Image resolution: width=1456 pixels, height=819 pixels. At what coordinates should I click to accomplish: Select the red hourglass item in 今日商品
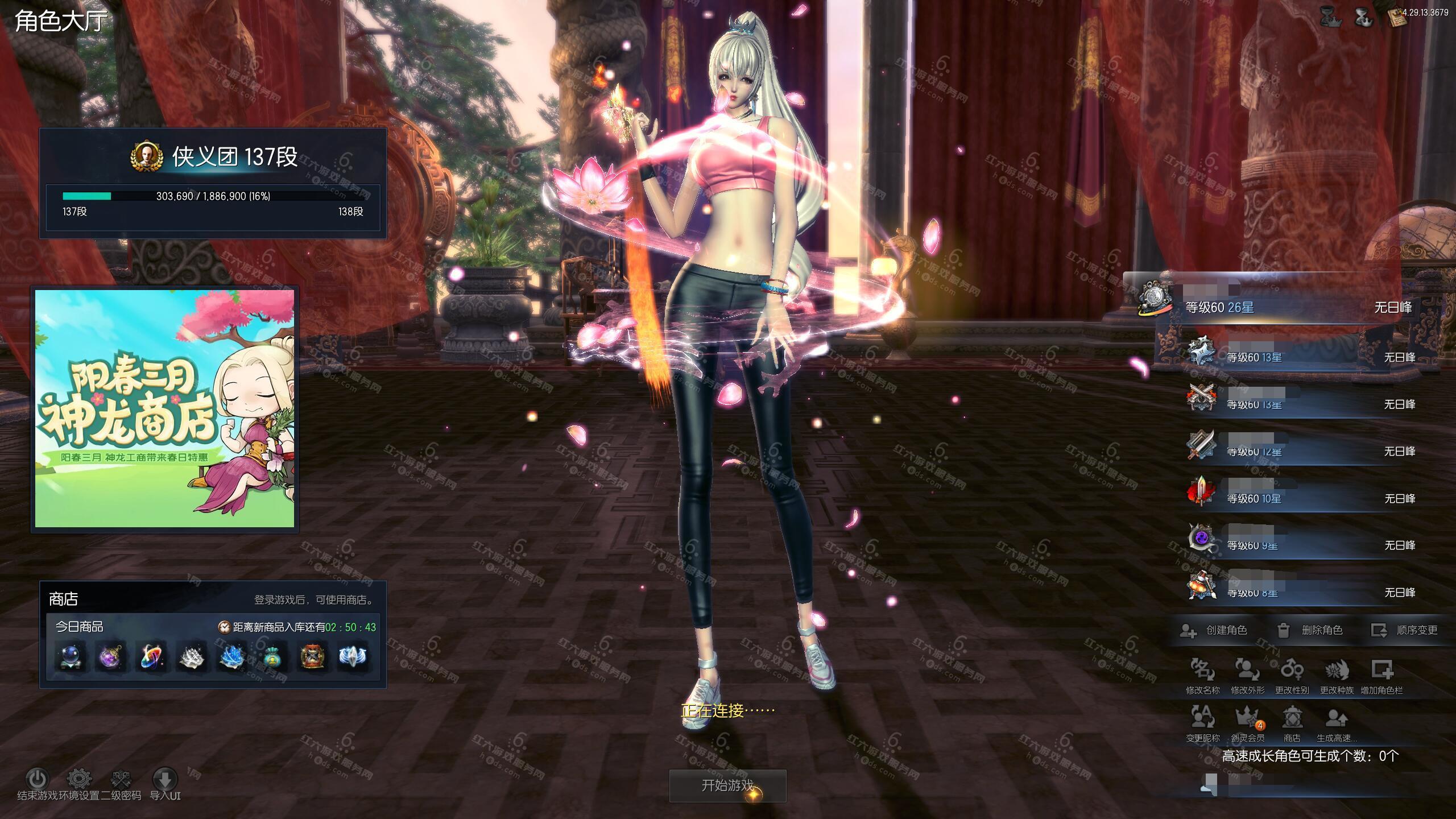(x=312, y=656)
